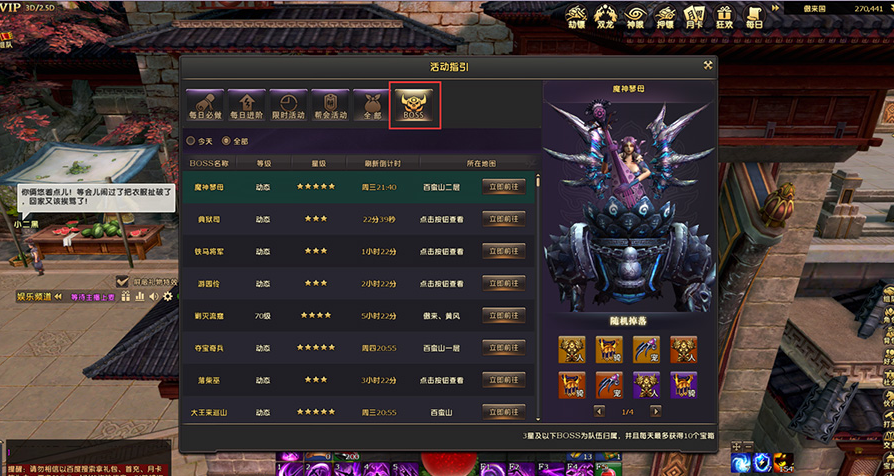Close the 活动指引 activity guide window

(x=707, y=66)
